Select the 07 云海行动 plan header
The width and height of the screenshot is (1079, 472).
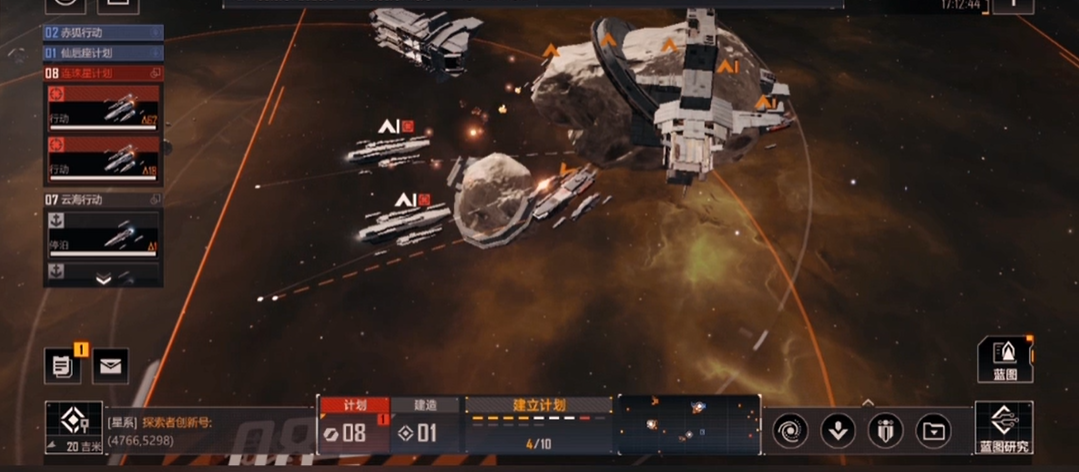pos(101,200)
